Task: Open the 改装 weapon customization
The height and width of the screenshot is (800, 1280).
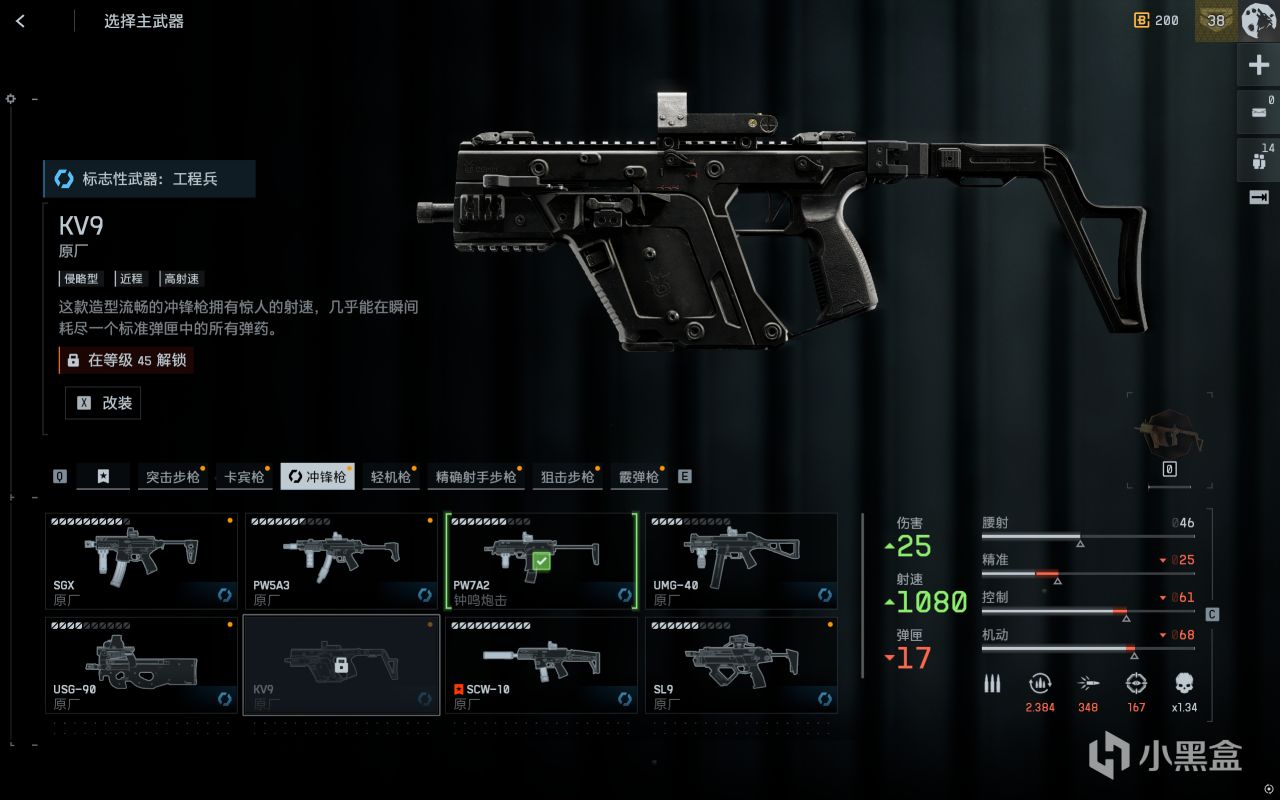Action: click(x=103, y=403)
